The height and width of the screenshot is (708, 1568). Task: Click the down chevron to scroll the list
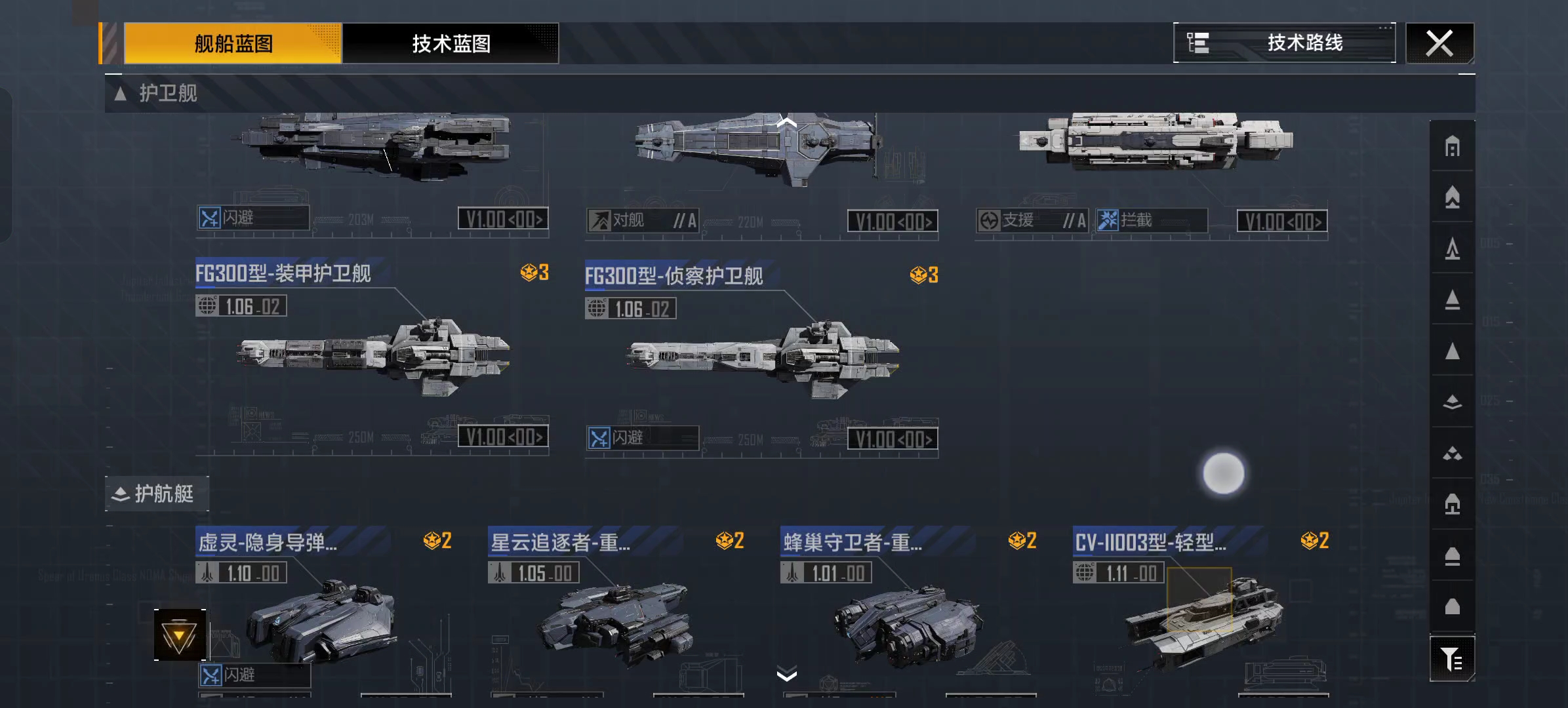[786, 674]
